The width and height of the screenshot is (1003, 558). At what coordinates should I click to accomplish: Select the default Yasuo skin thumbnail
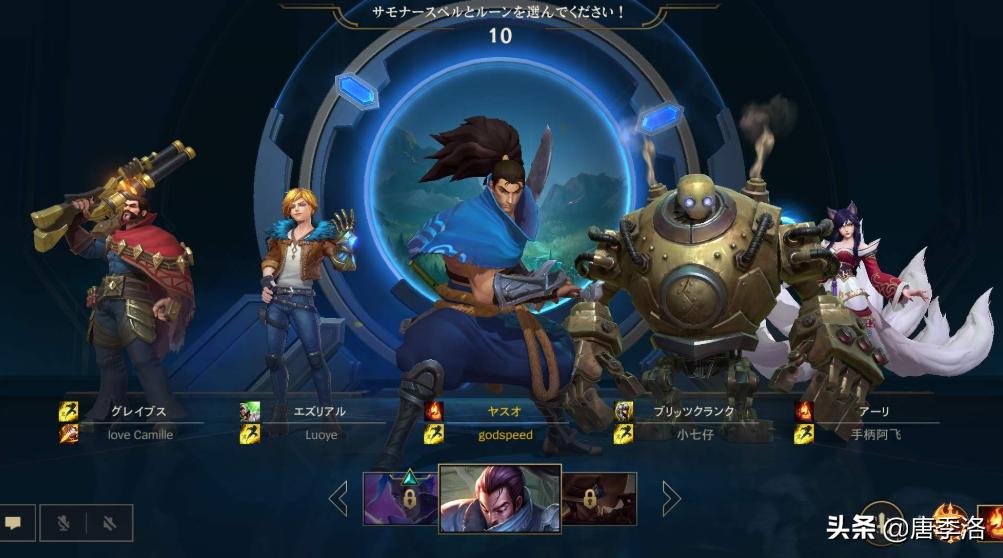pos(500,498)
